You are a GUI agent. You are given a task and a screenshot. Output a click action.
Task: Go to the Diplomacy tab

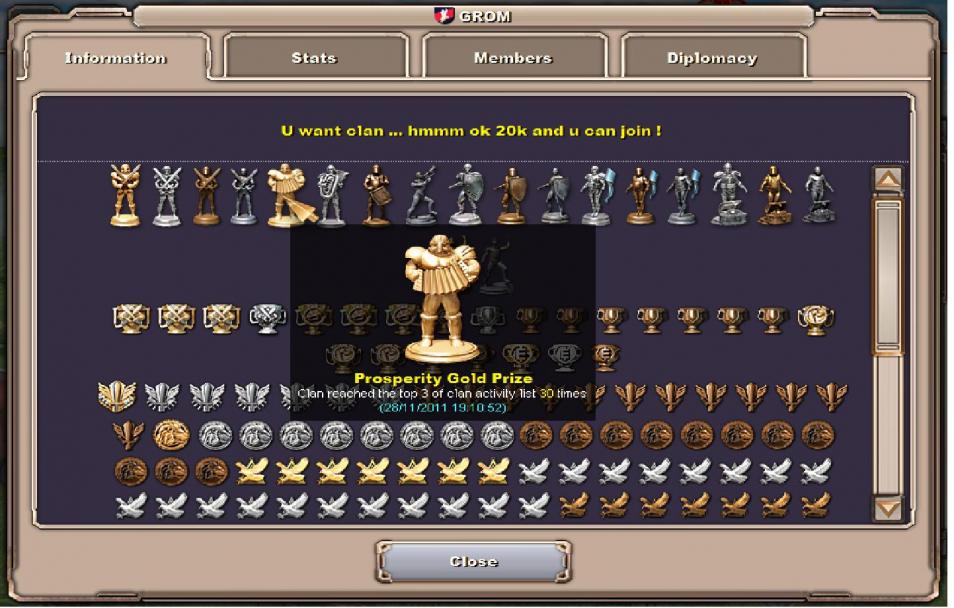tap(711, 58)
